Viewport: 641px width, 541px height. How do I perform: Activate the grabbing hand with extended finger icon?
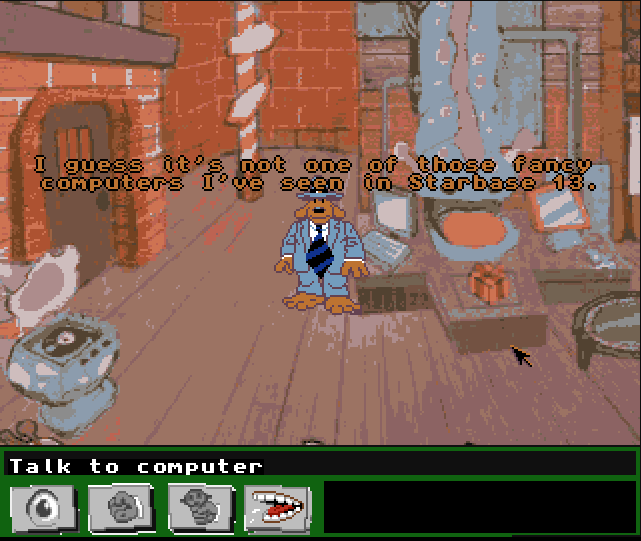click(x=200, y=508)
